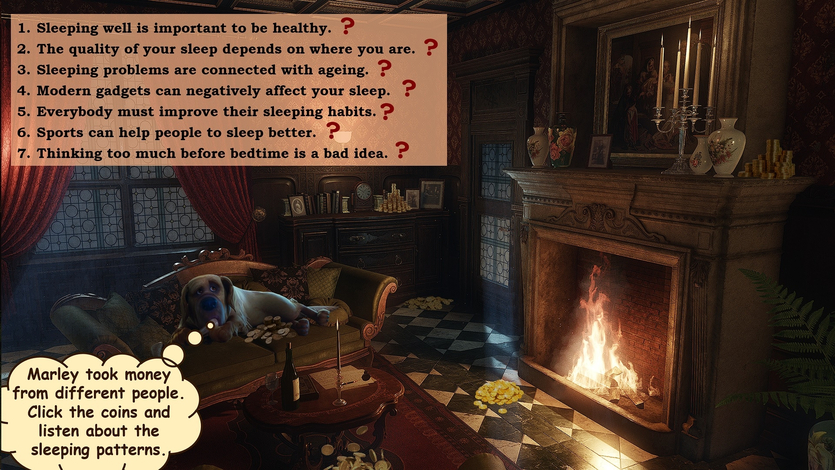
Task: Click the question mark after statement 1 about being healthy
Action: tap(348, 26)
